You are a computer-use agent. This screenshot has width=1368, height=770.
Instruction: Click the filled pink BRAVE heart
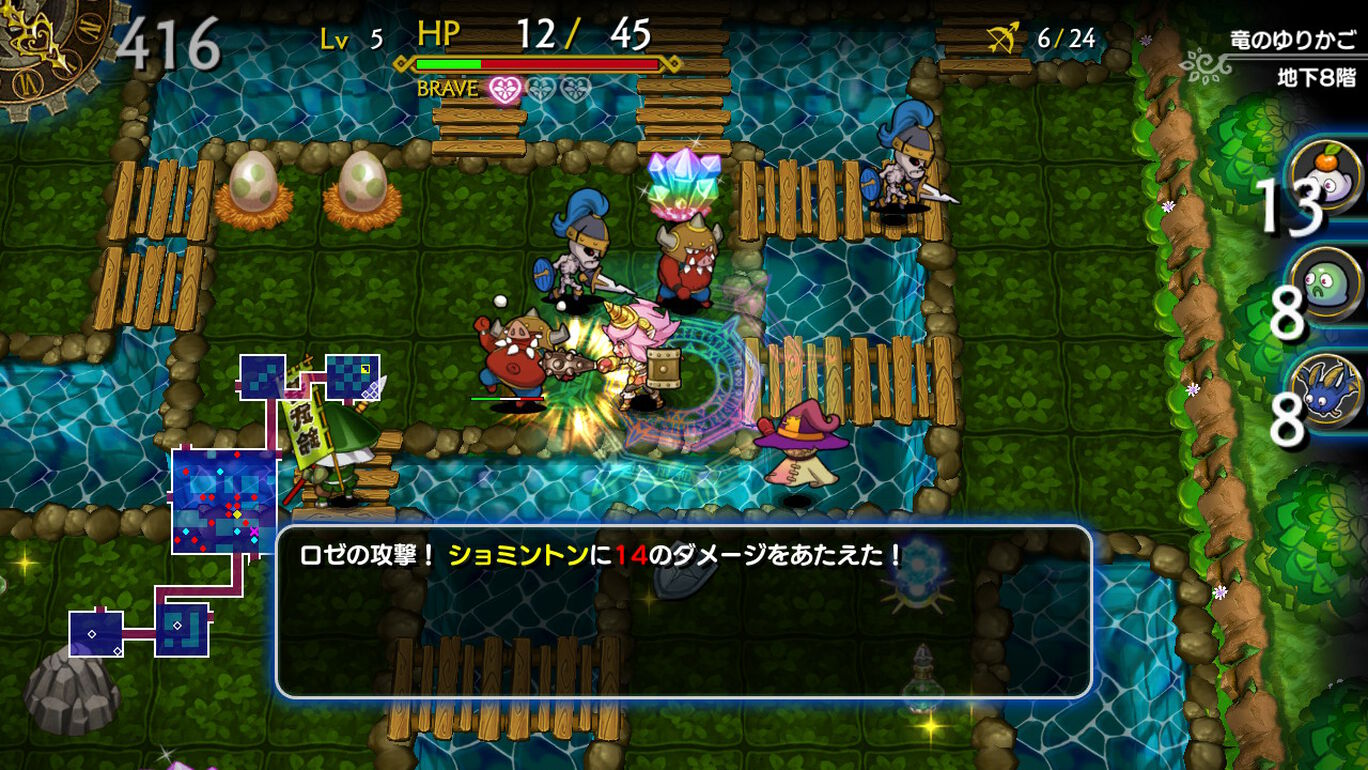(x=505, y=90)
